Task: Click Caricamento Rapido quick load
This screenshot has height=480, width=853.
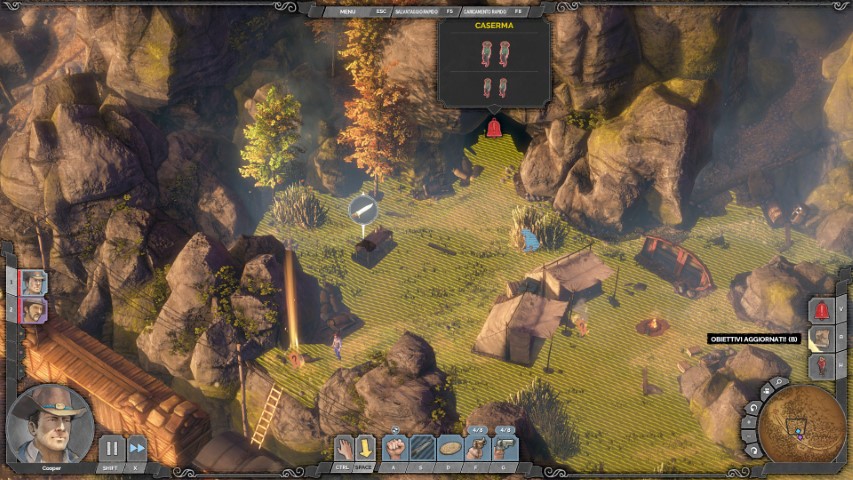Action: 483,11
